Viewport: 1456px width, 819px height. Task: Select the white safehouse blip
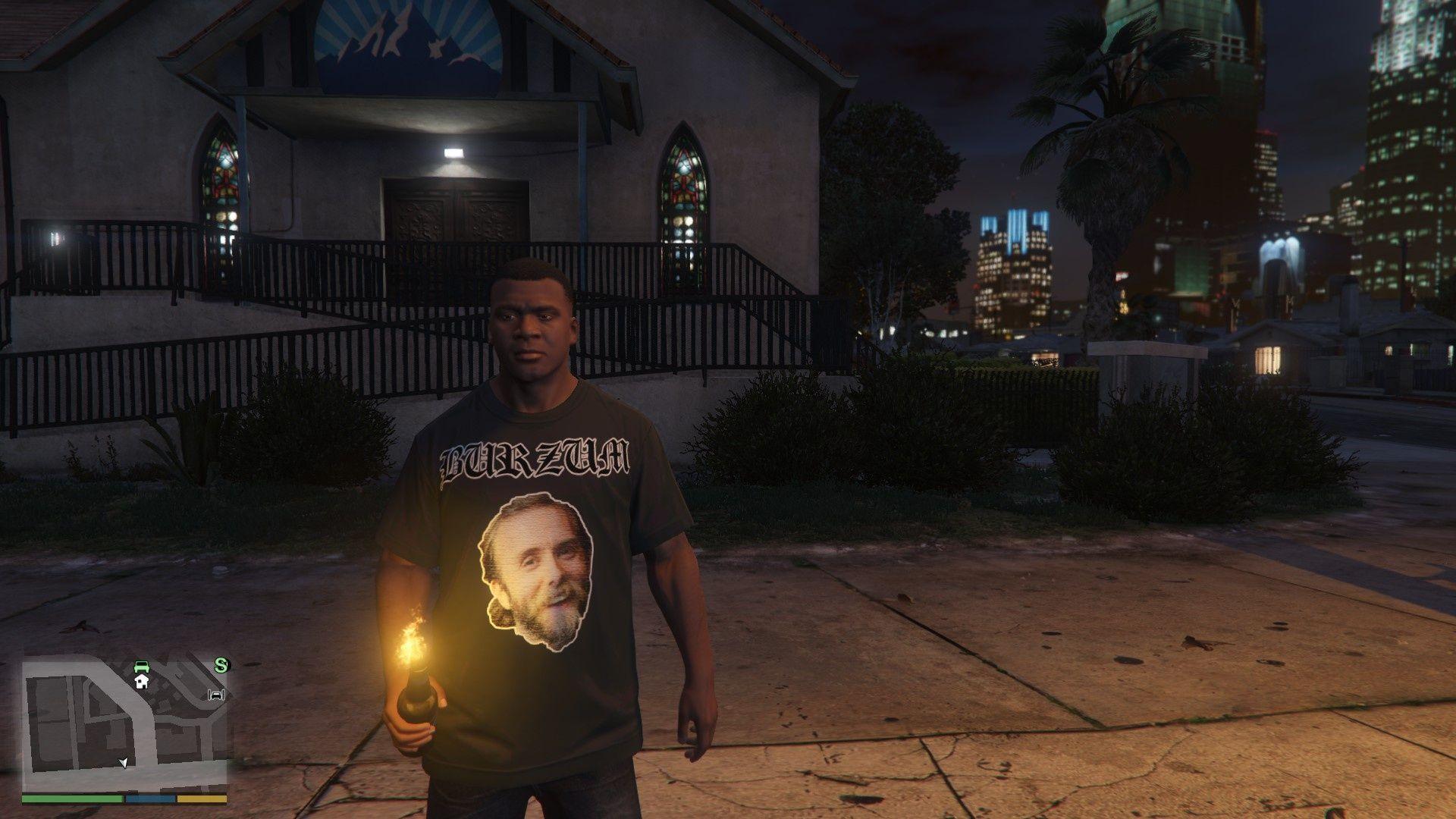tap(141, 682)
